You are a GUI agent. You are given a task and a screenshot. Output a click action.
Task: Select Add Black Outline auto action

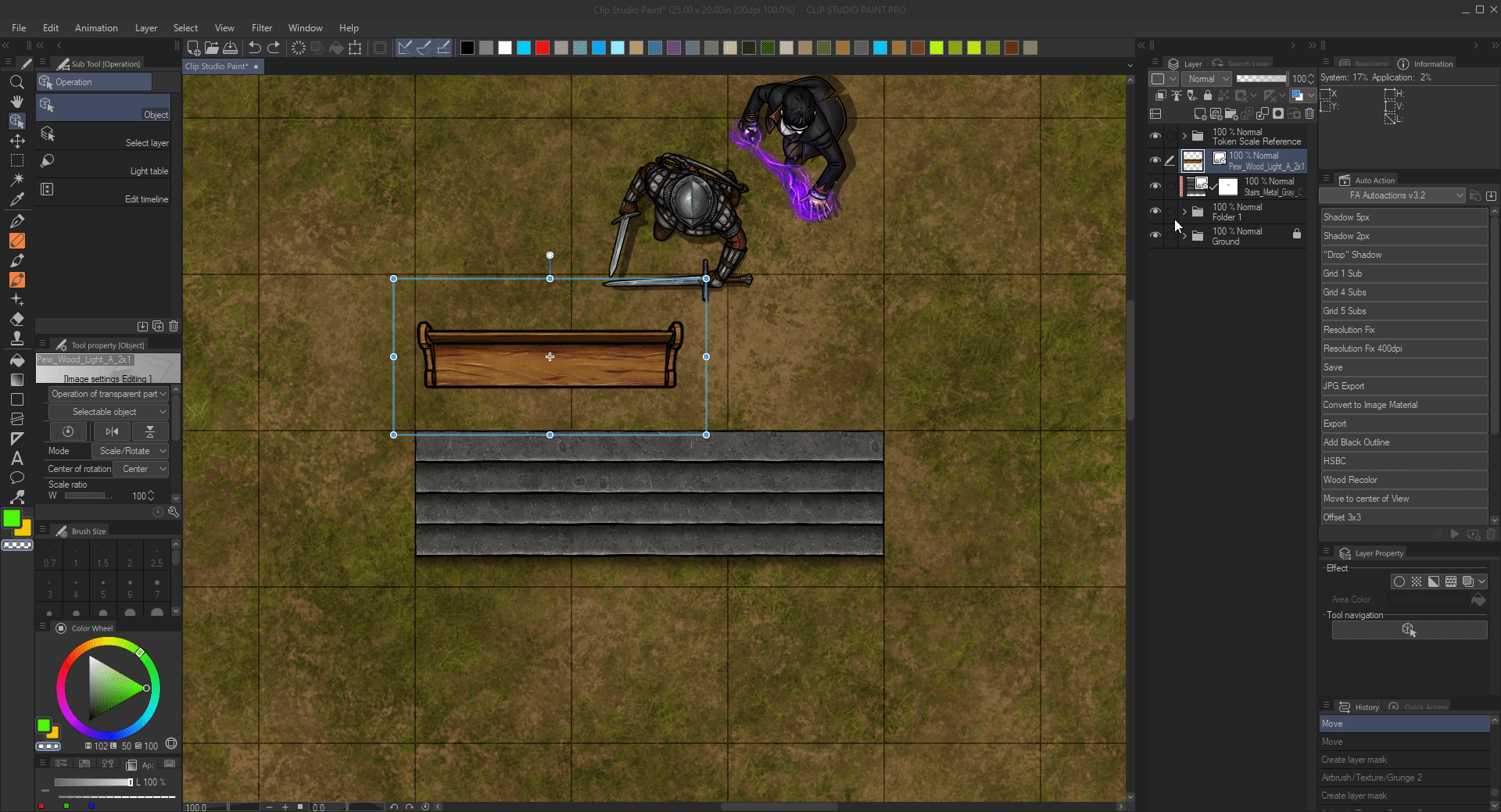coord(1403,442)
